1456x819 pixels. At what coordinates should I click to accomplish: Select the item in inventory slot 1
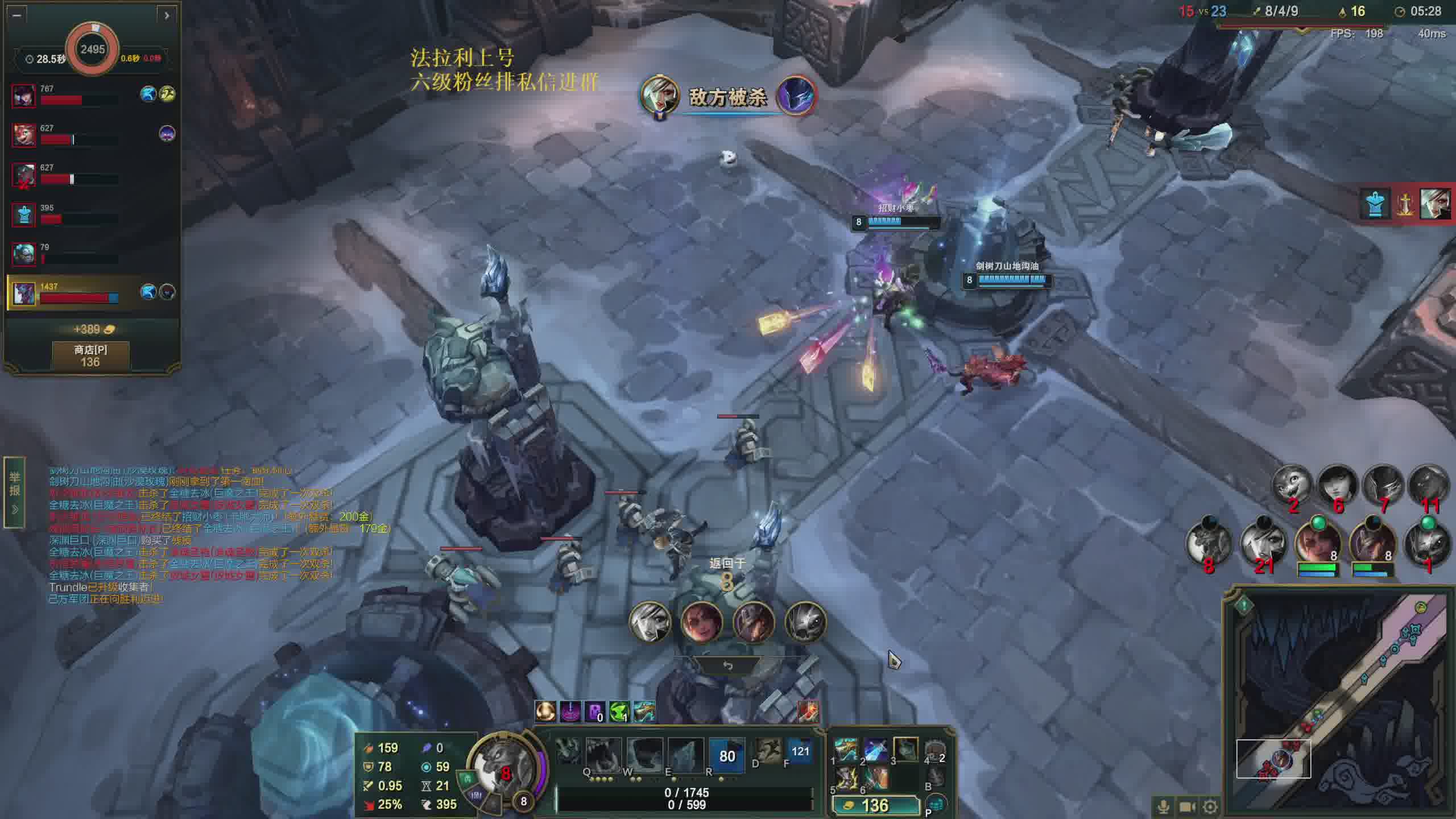[846, 750]
